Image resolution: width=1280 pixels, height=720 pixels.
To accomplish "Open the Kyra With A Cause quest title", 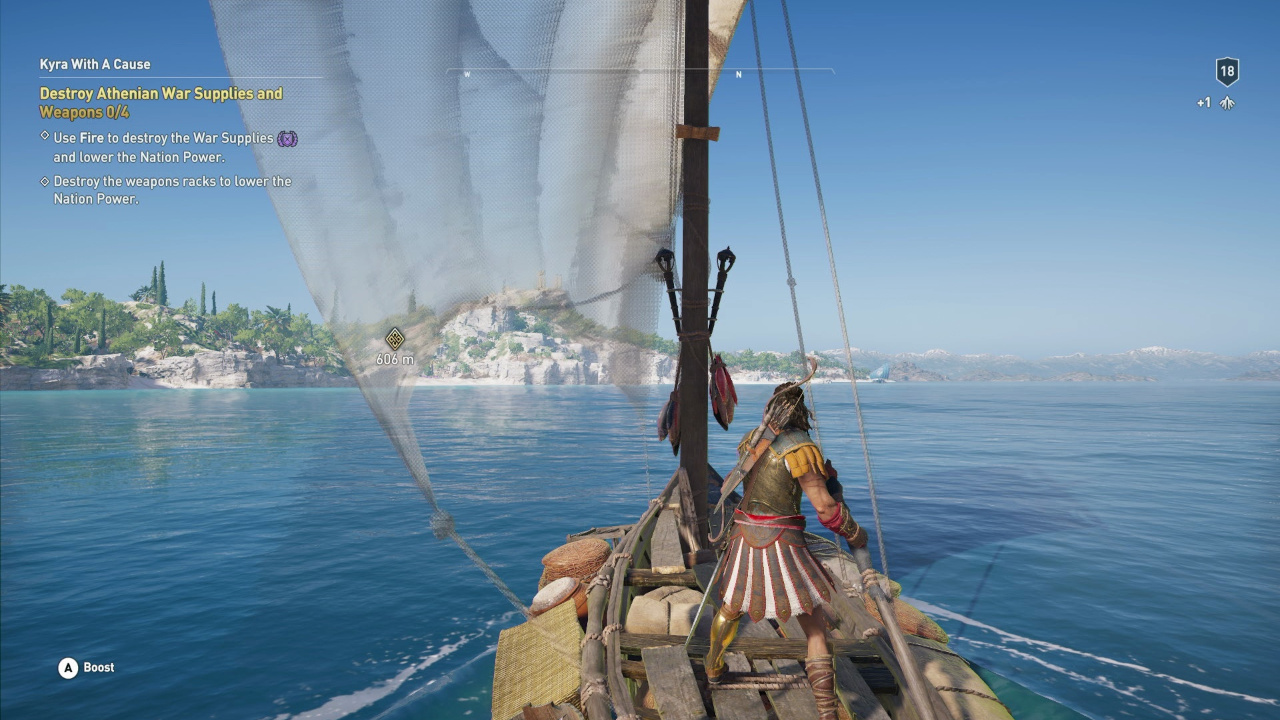I will click(x=95, y=64).
